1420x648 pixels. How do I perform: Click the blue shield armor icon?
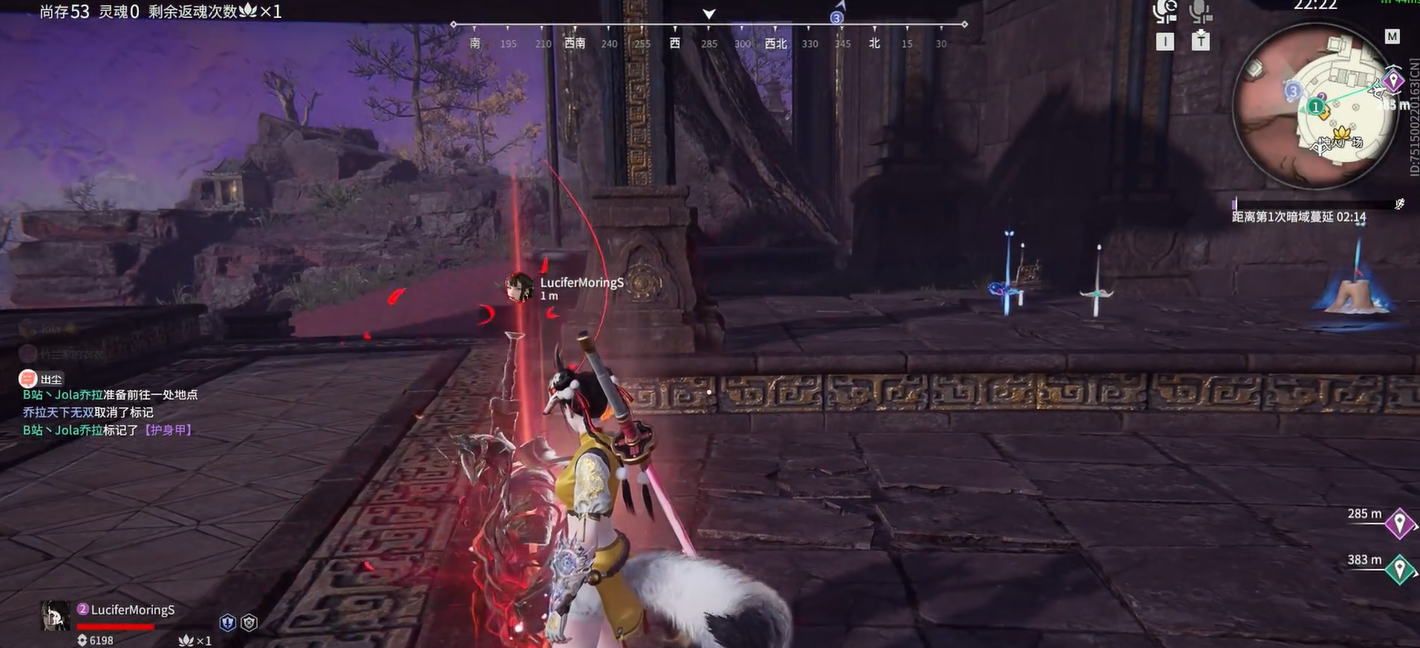[227, 622]
